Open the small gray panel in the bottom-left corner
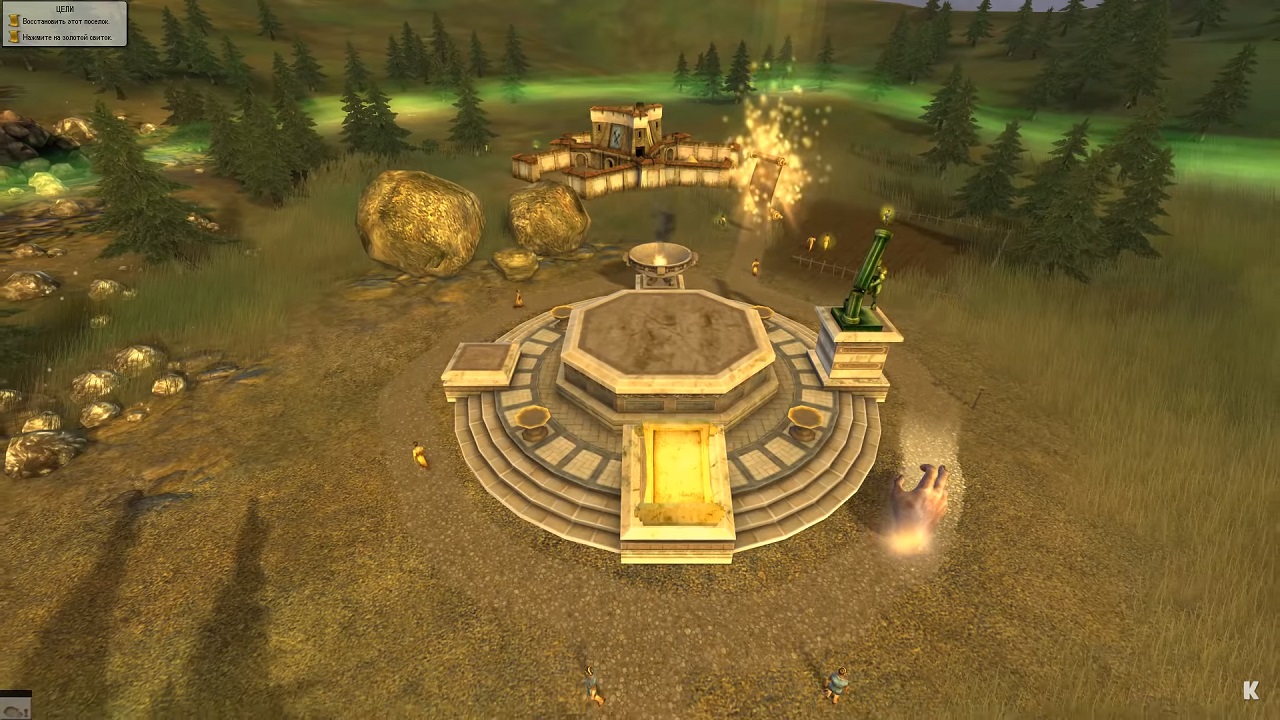 tap(15, 705)
